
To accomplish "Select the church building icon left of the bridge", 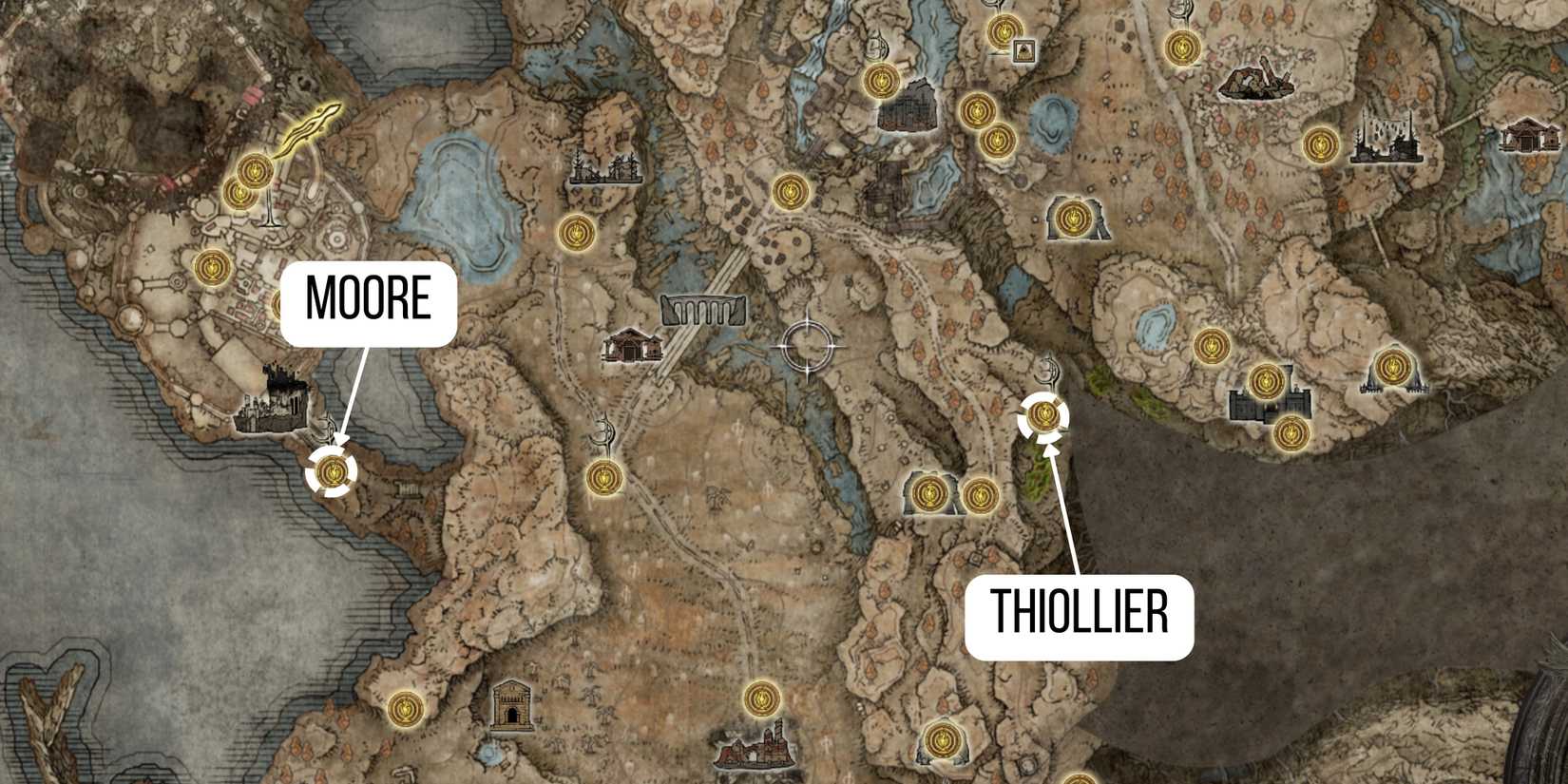I will click(x=630, y=346).
